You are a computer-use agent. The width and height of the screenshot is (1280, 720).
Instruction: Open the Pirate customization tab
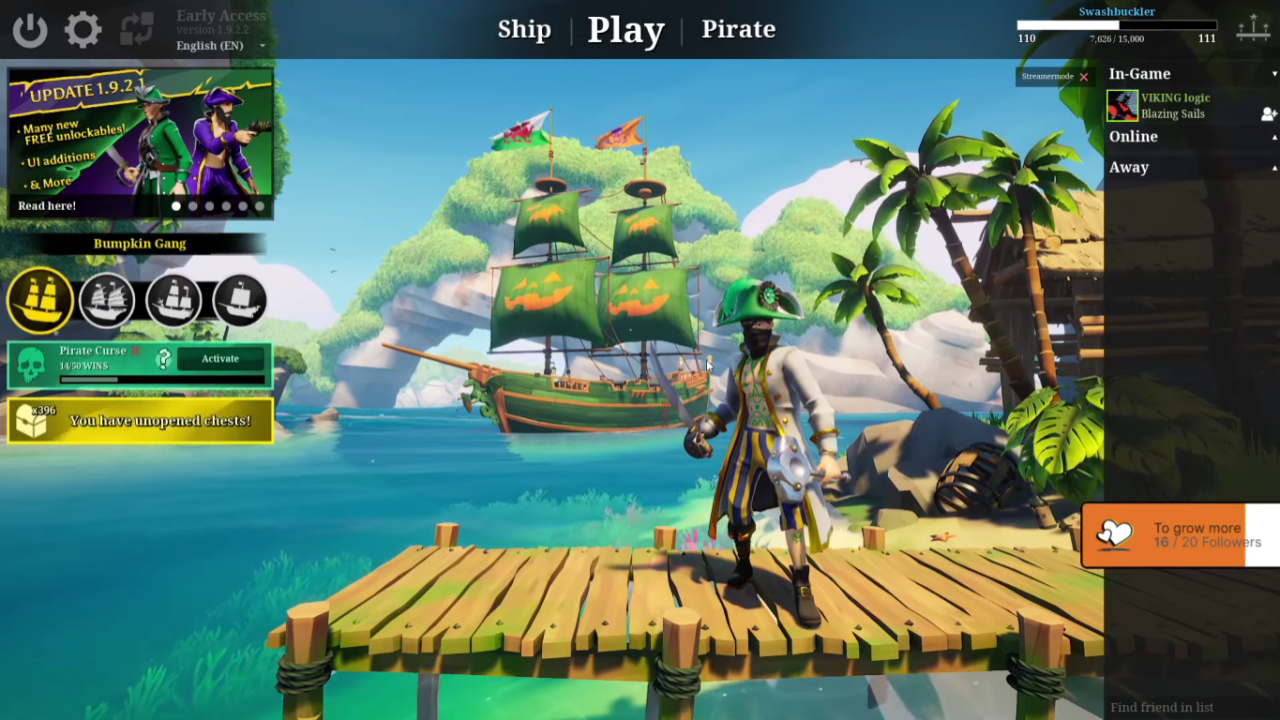tap(739, 30)
